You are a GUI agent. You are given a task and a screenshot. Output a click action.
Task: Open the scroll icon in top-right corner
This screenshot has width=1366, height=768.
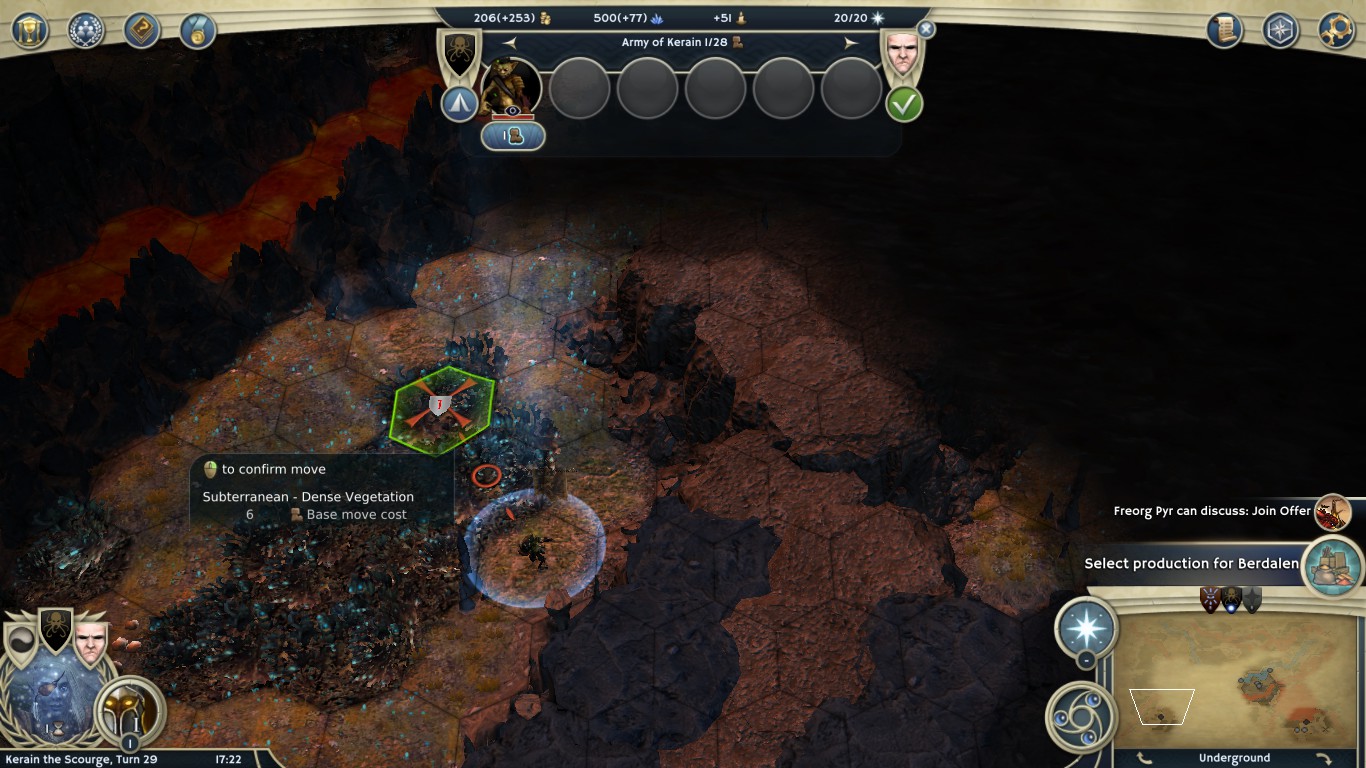coord(1225,29)
